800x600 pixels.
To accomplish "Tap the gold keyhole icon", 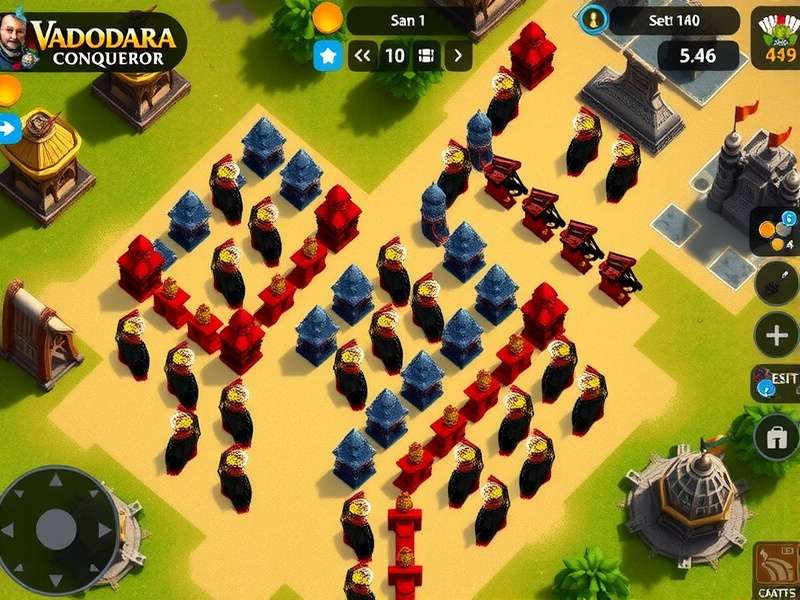I will pyautogui.click(x=595, y=18).
